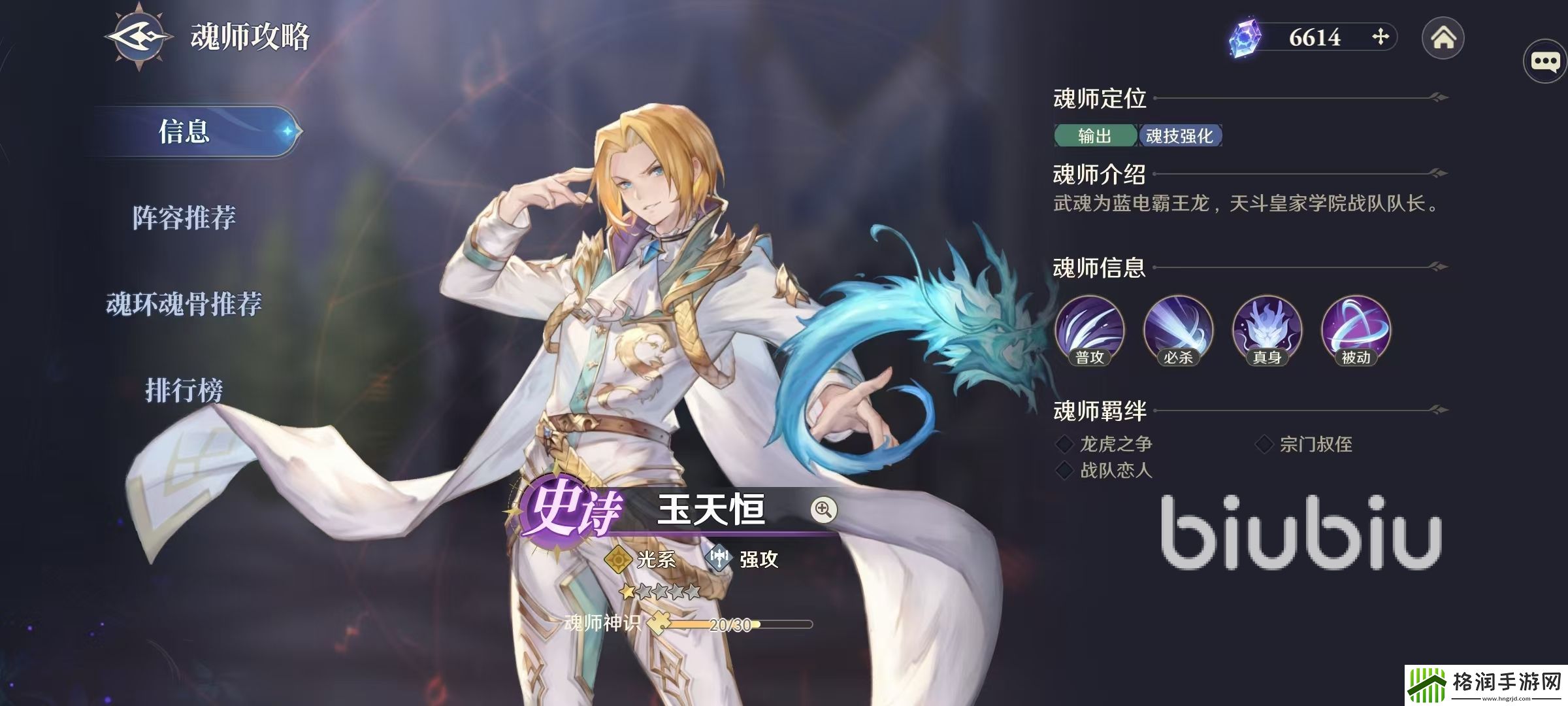Click the home icon in top right

click(x=1442, y=39)
